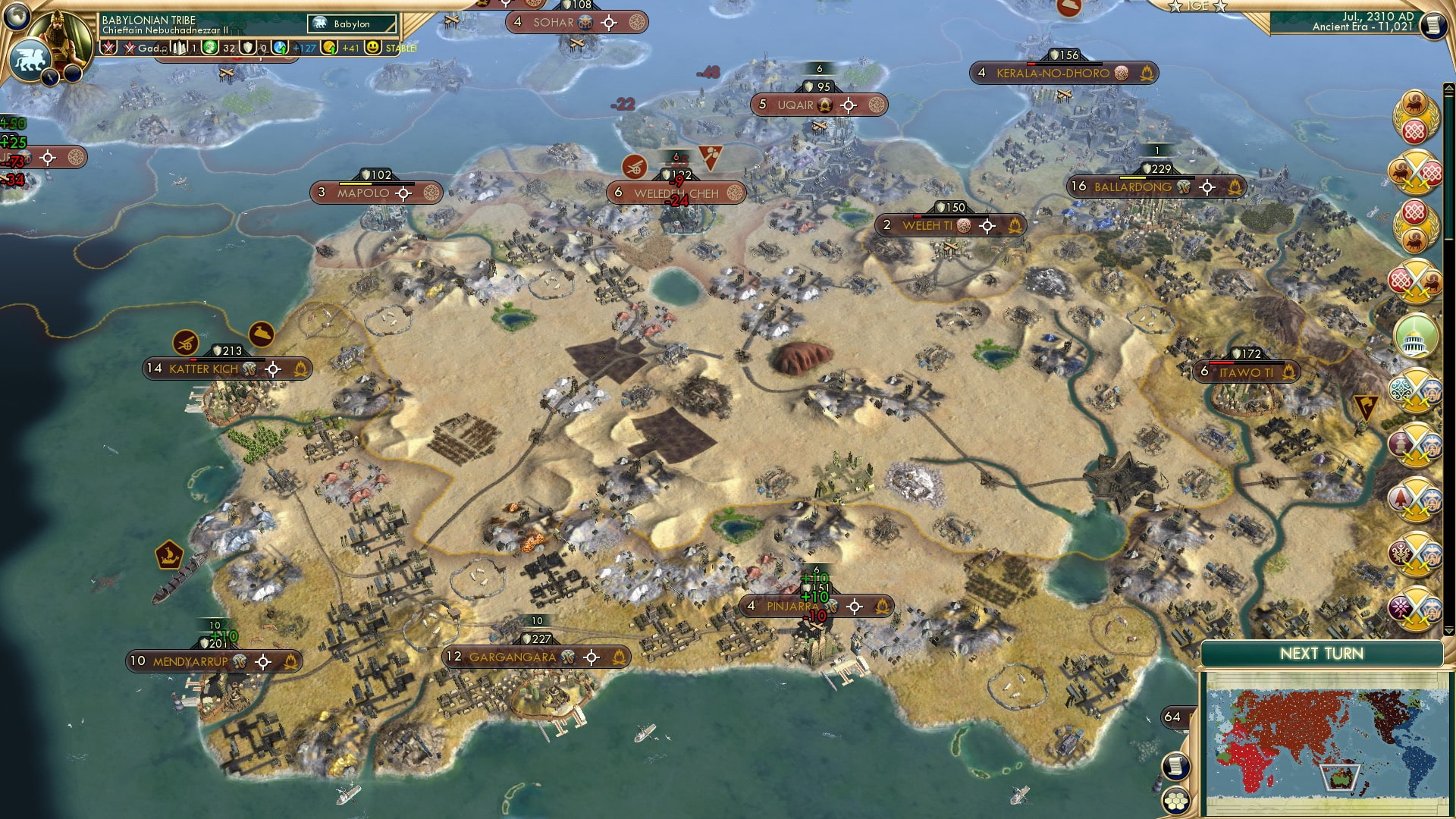Open the STABLE happiness smiley indicator

[x=373, y=47]
